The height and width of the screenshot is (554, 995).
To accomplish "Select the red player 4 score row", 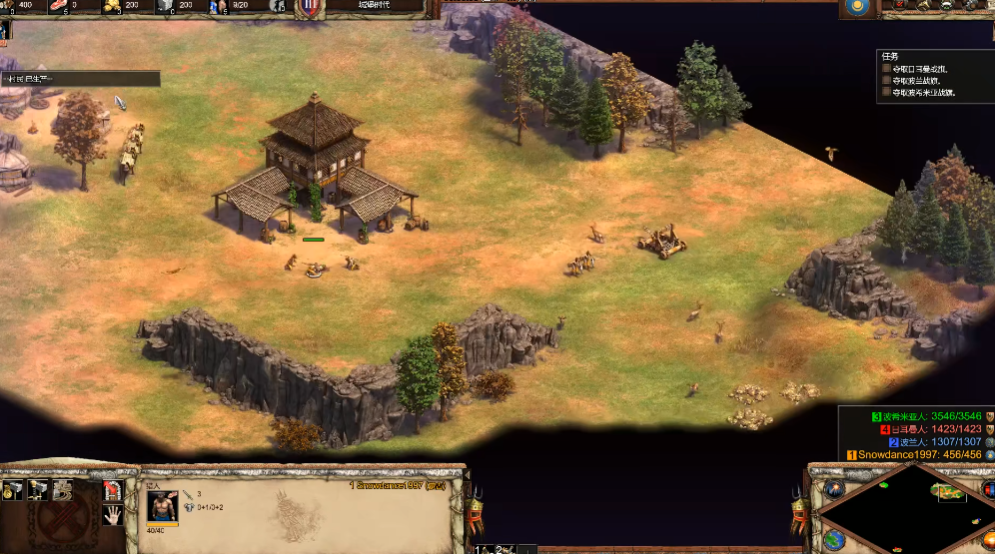I will 930,429.
